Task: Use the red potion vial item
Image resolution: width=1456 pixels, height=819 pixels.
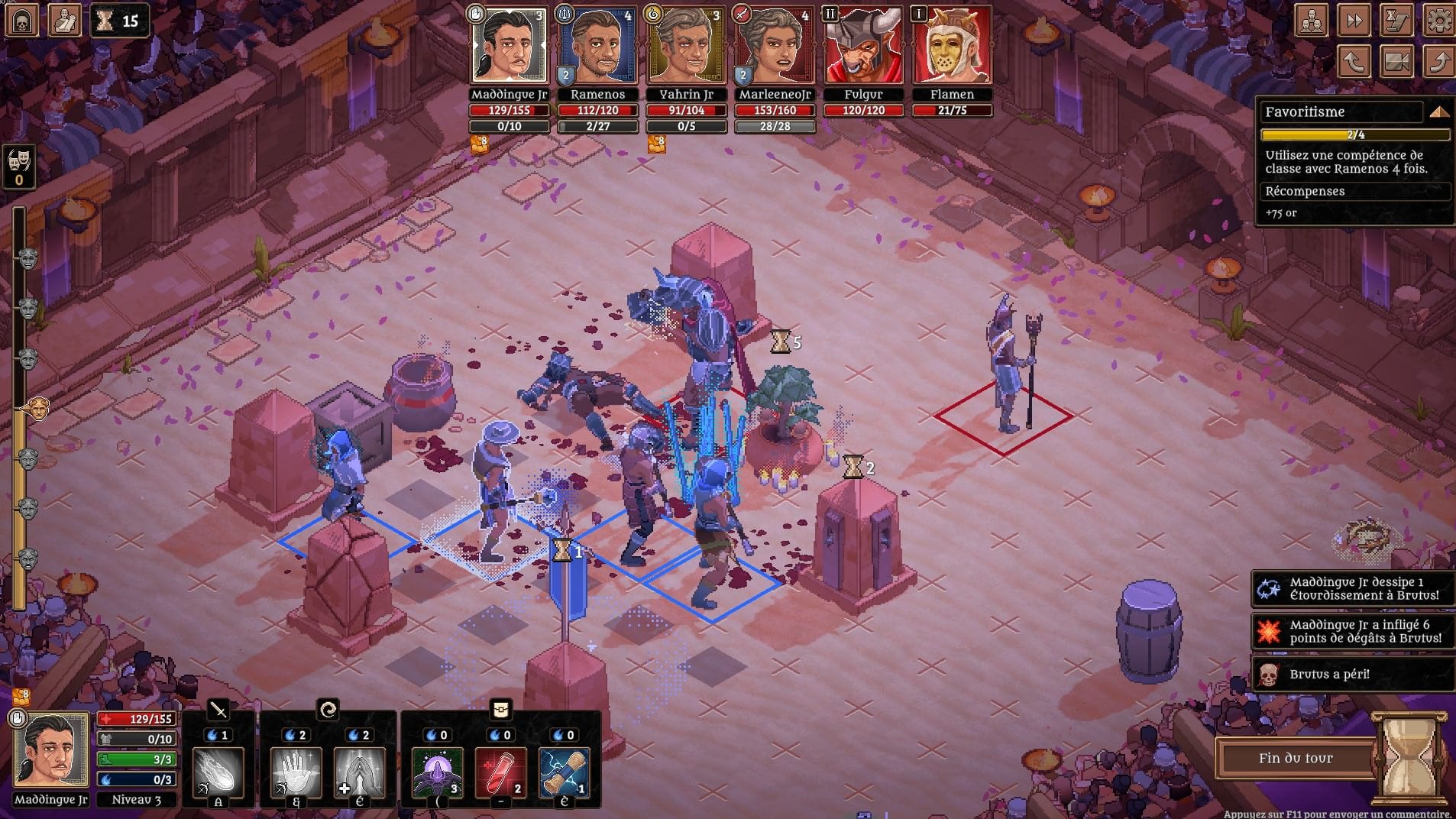Action: (x=501, y=772)
